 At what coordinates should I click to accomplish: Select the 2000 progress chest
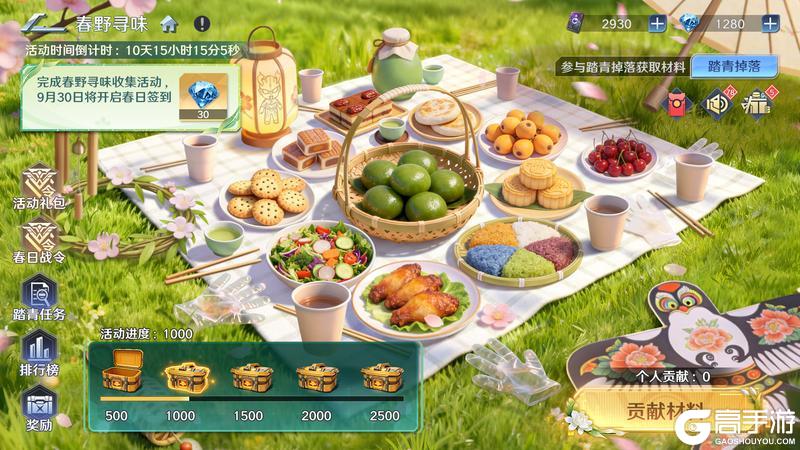(313, 377)
